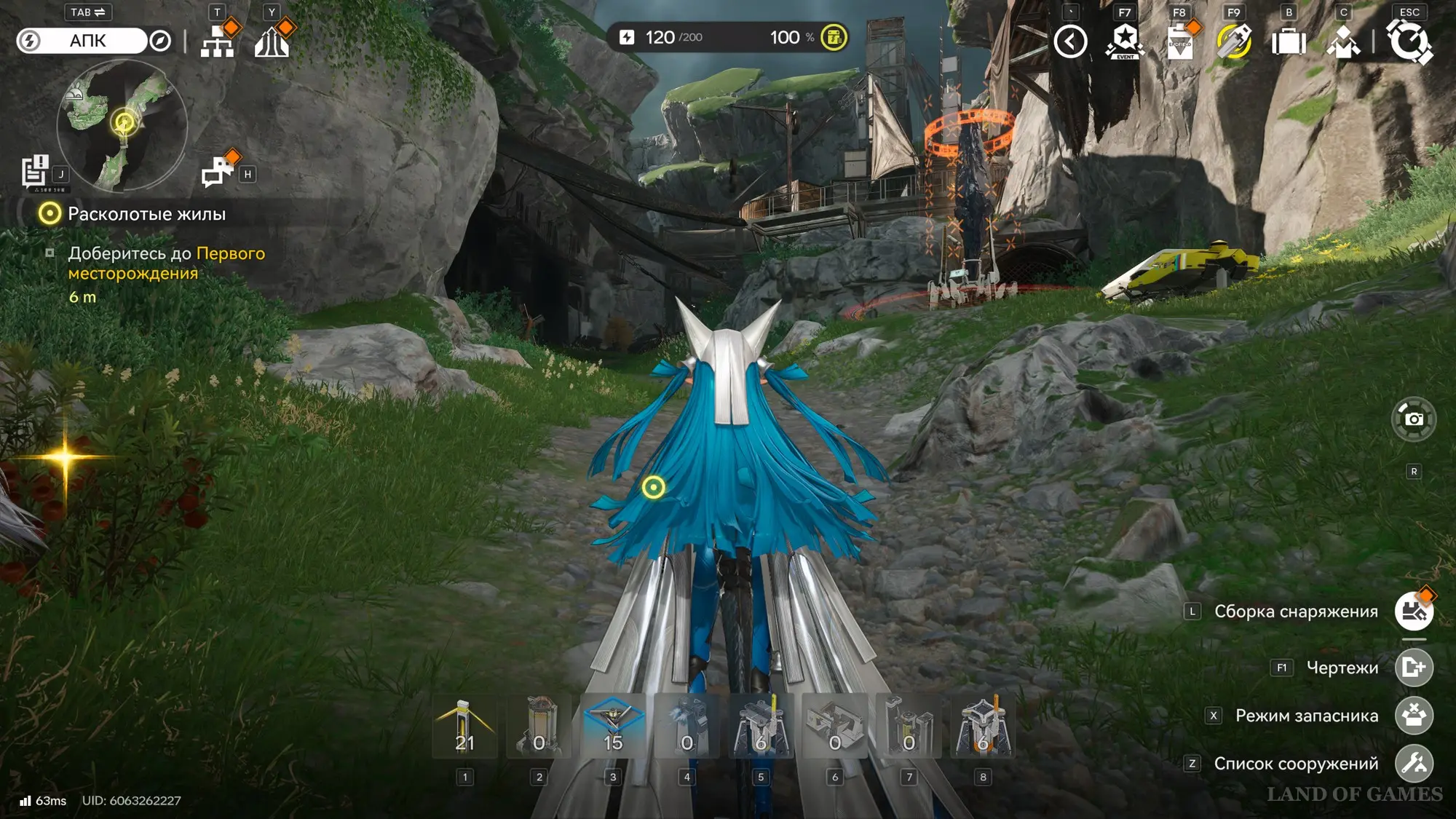Open the main menu ring icon

(1409, 41)
